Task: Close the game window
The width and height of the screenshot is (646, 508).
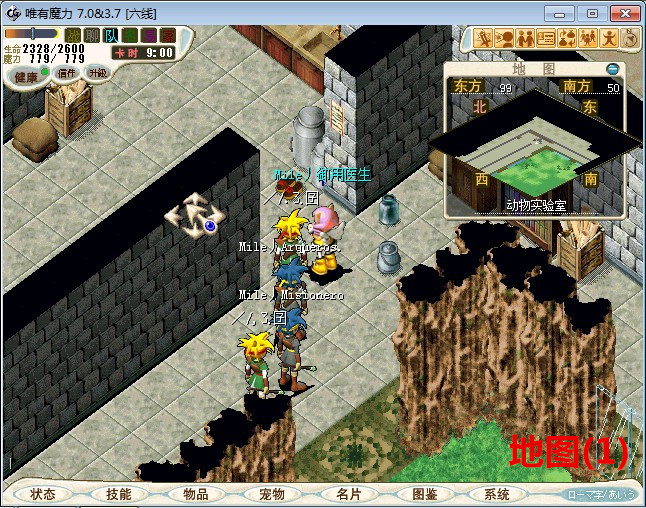Action: click(x=622, y=12)
